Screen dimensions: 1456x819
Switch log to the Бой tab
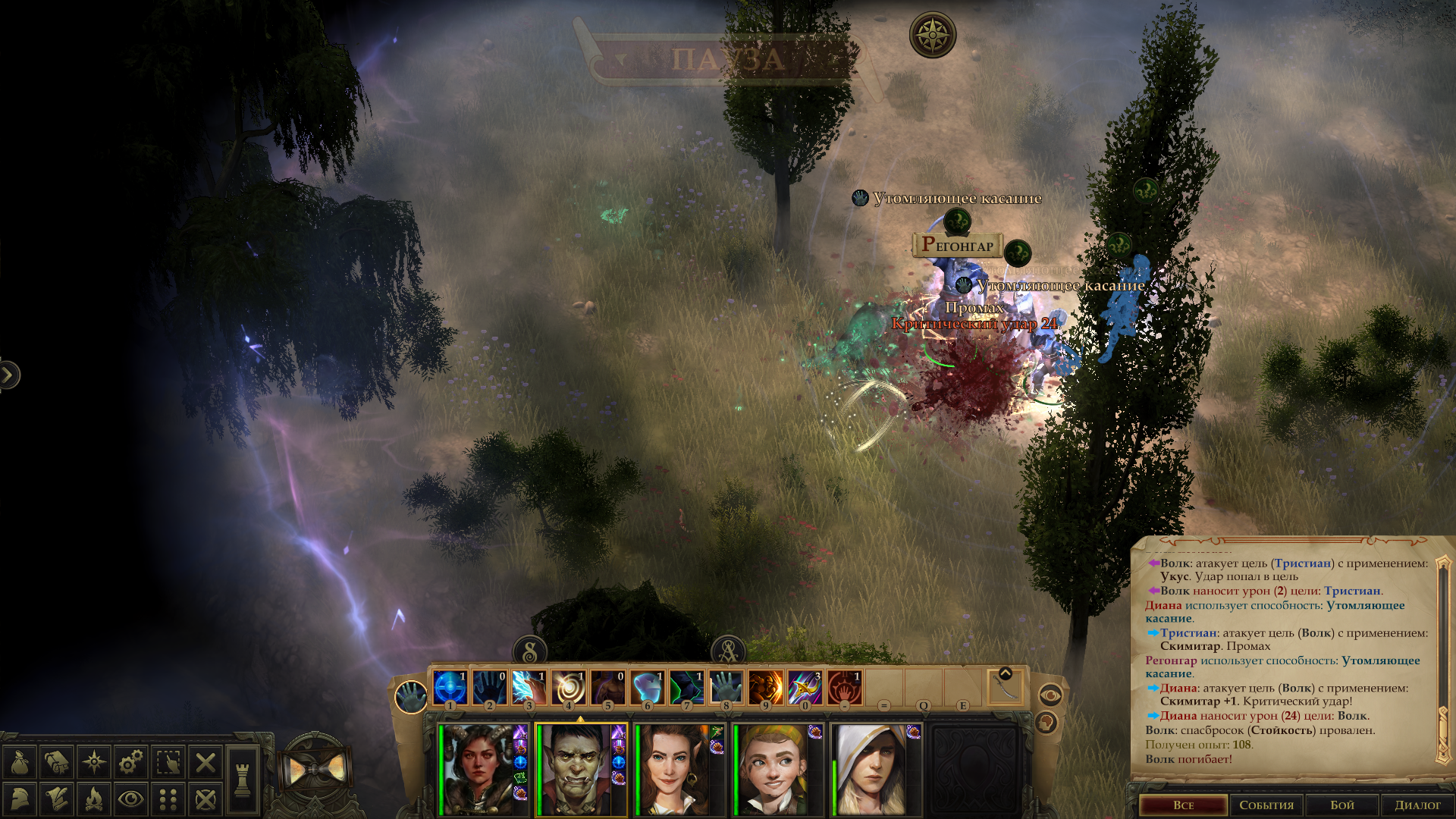point(1342,805)
